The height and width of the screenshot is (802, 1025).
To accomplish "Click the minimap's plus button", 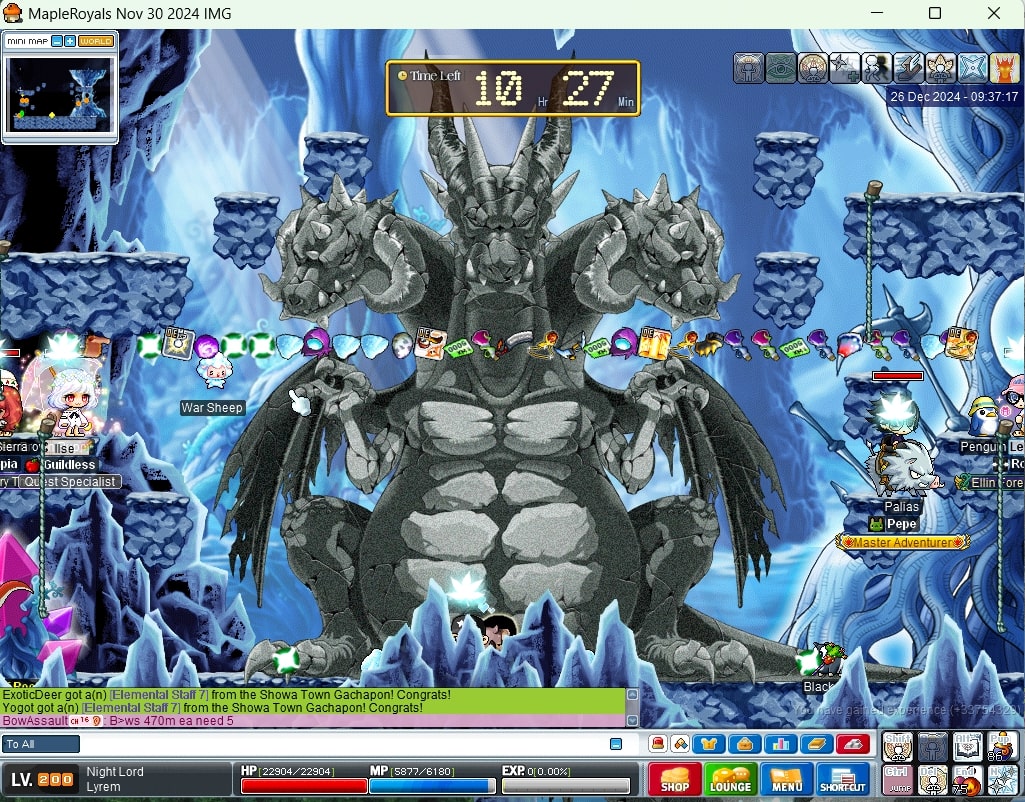I will (x=70, y=41).
